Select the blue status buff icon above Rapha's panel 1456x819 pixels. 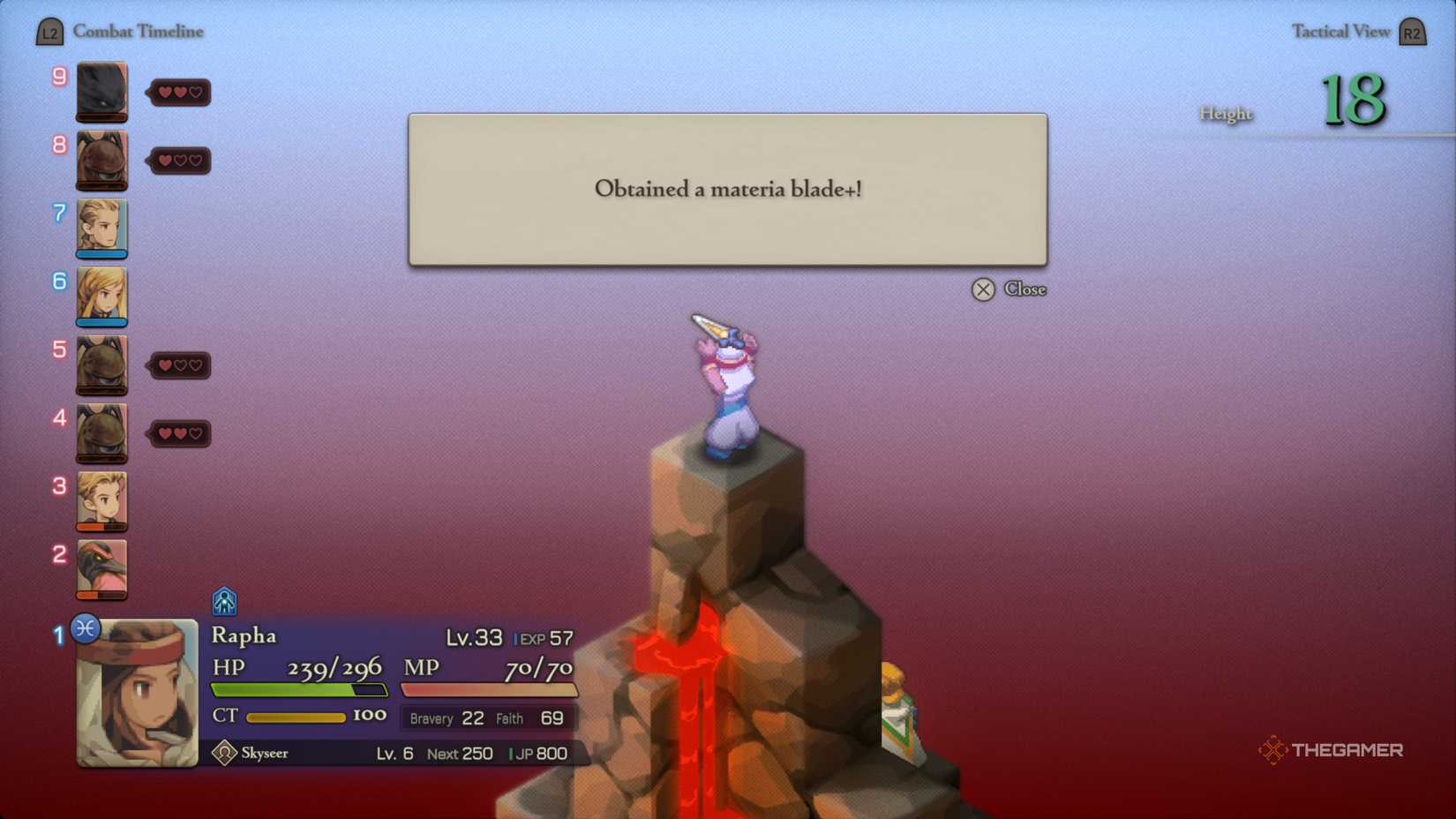(x=223, y=601)
